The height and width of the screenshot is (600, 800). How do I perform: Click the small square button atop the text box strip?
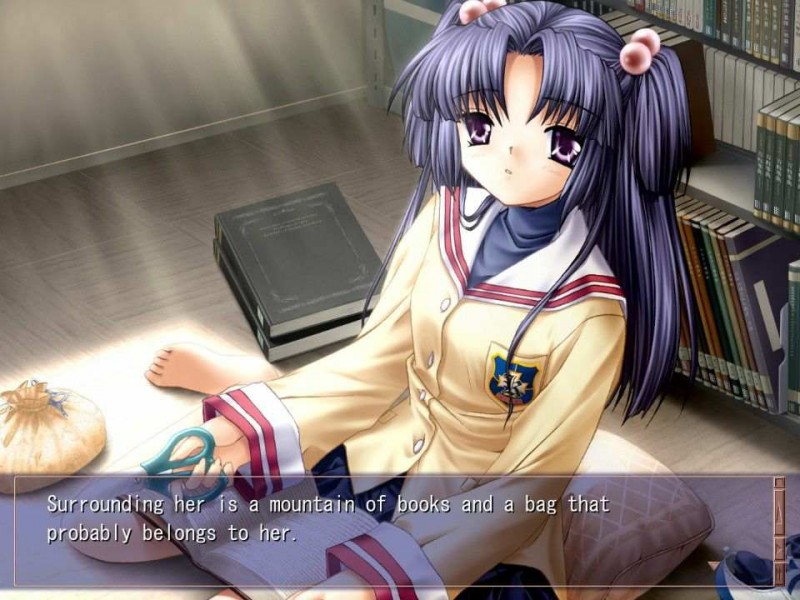[779, 483]
